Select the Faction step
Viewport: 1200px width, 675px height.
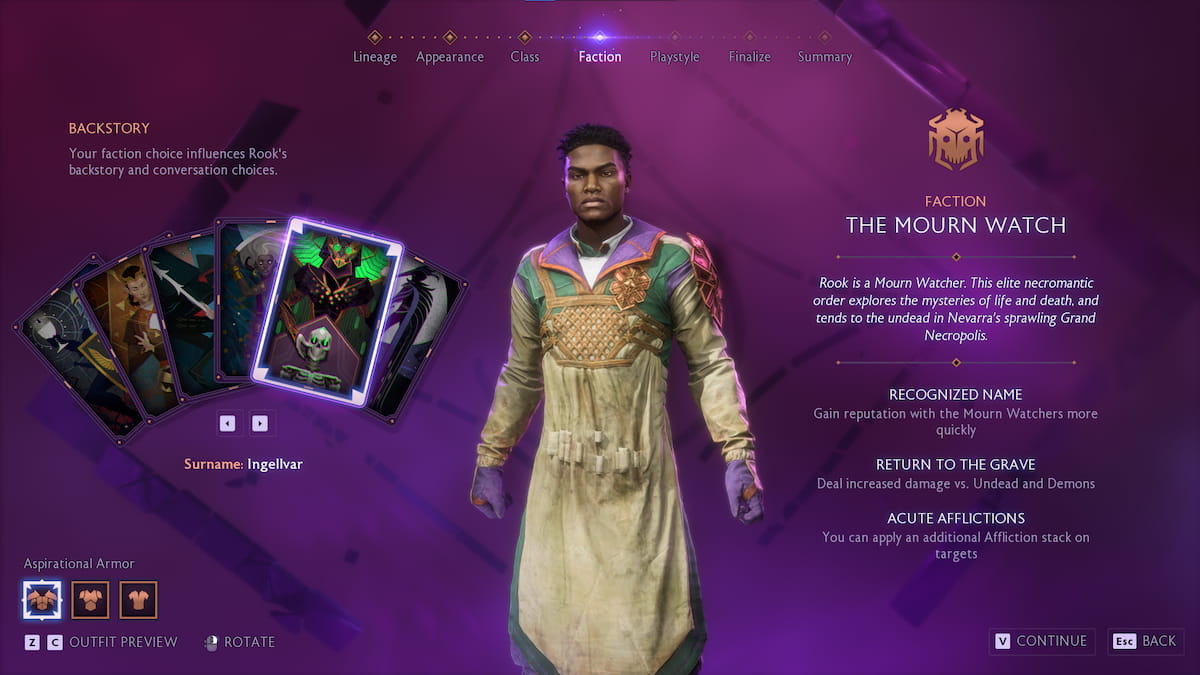pyautogui.click(x=599, y=56)
